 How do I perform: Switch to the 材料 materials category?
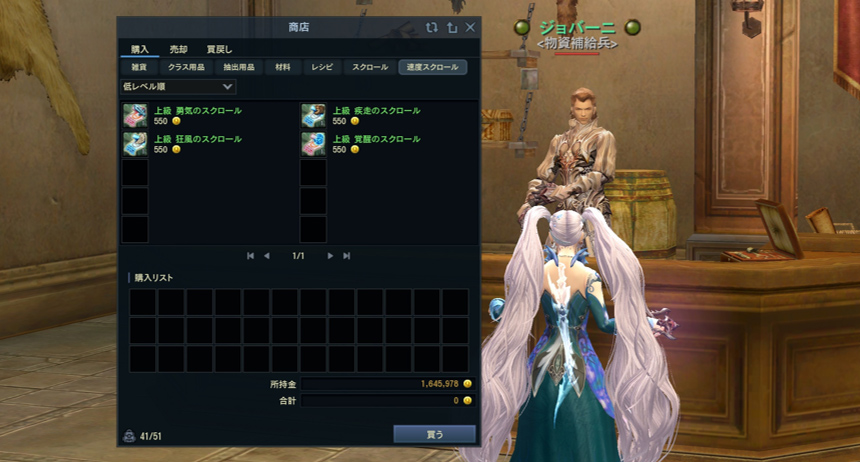(283, 67)
